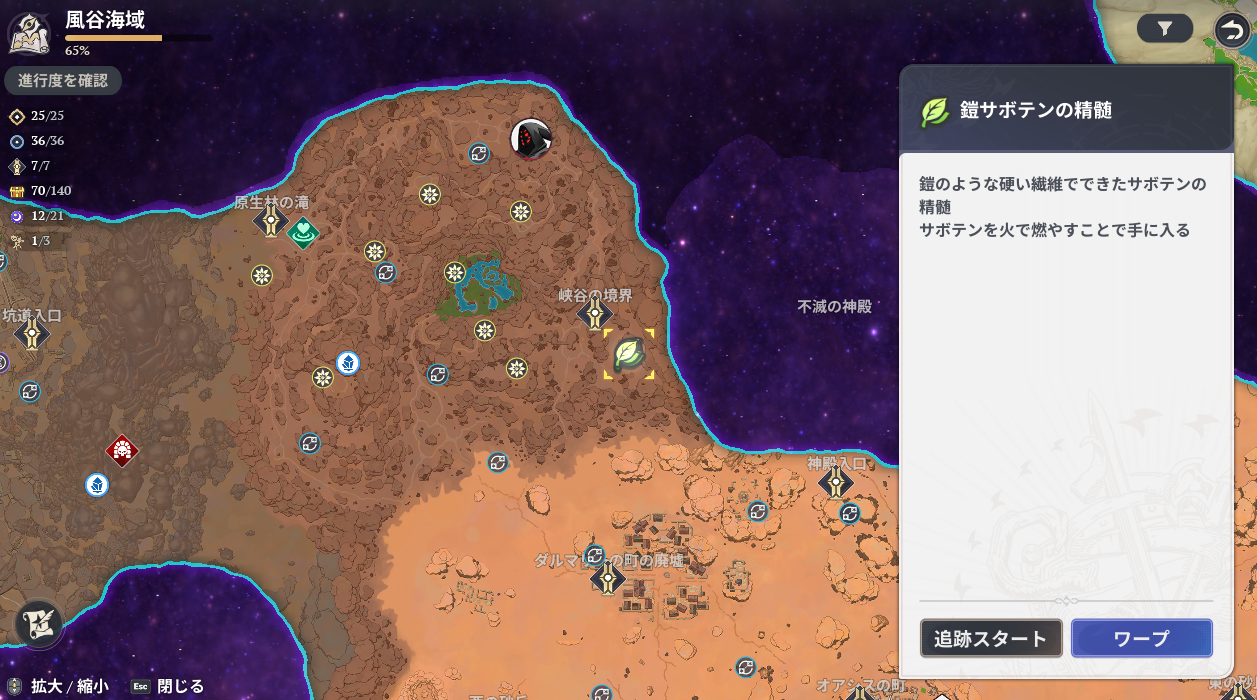
Task: Select the 神殿入口 waypoint marker
Action: tap(836, 483)
